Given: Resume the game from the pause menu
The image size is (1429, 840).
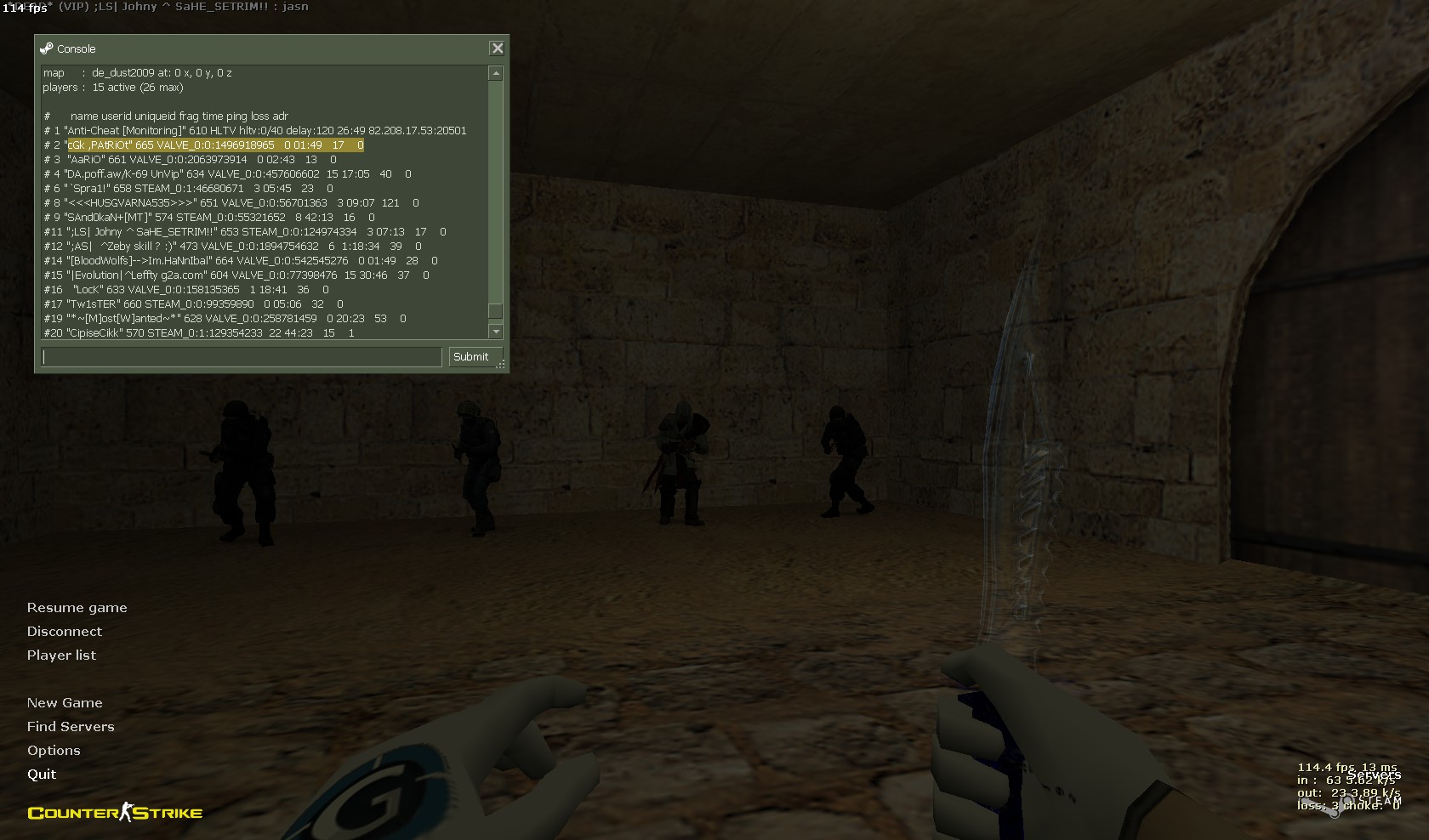Looking at the screenshot, I should click(x=77, y=608).
